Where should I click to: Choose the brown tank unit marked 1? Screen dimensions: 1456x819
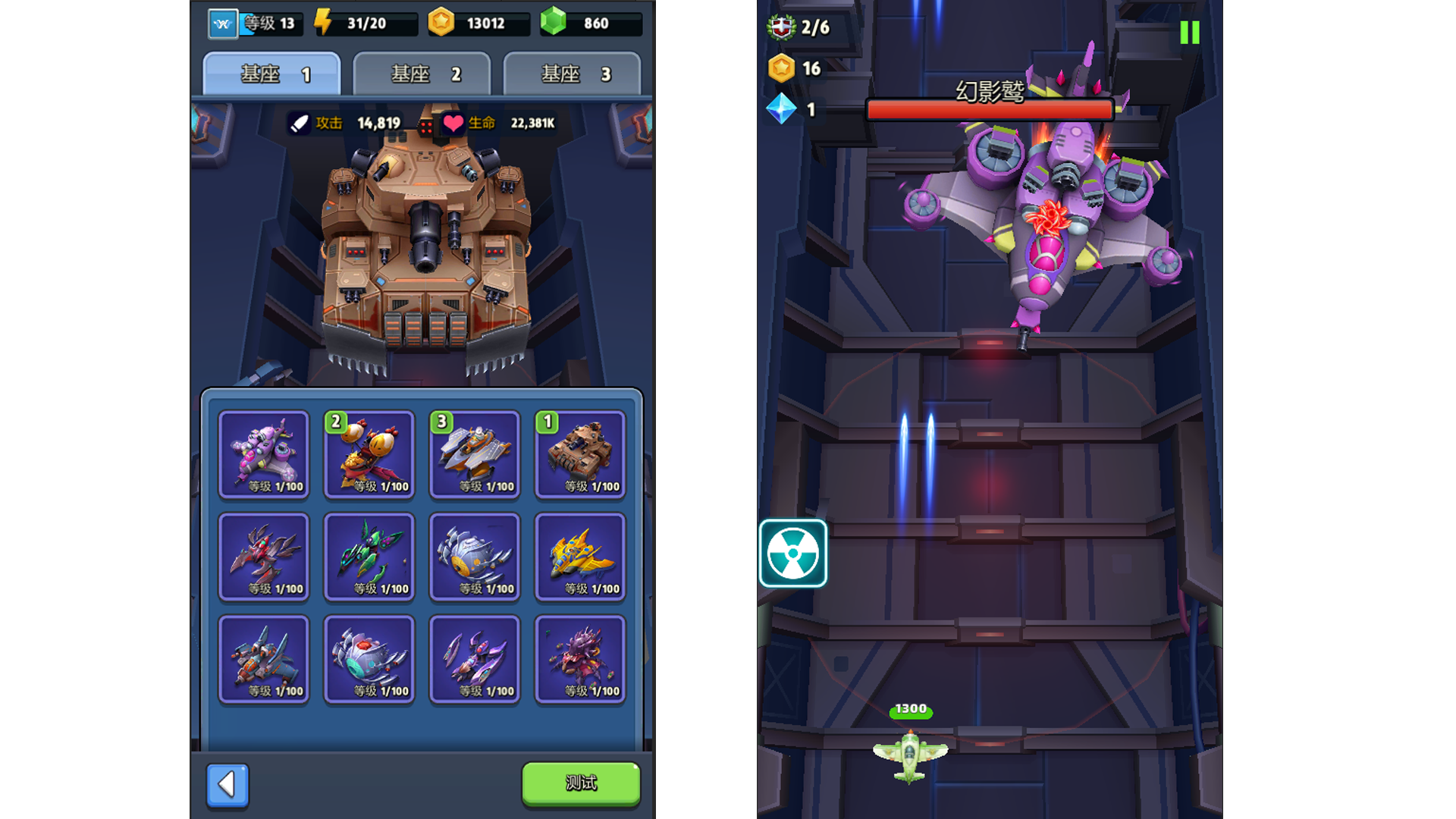point(580,454)
